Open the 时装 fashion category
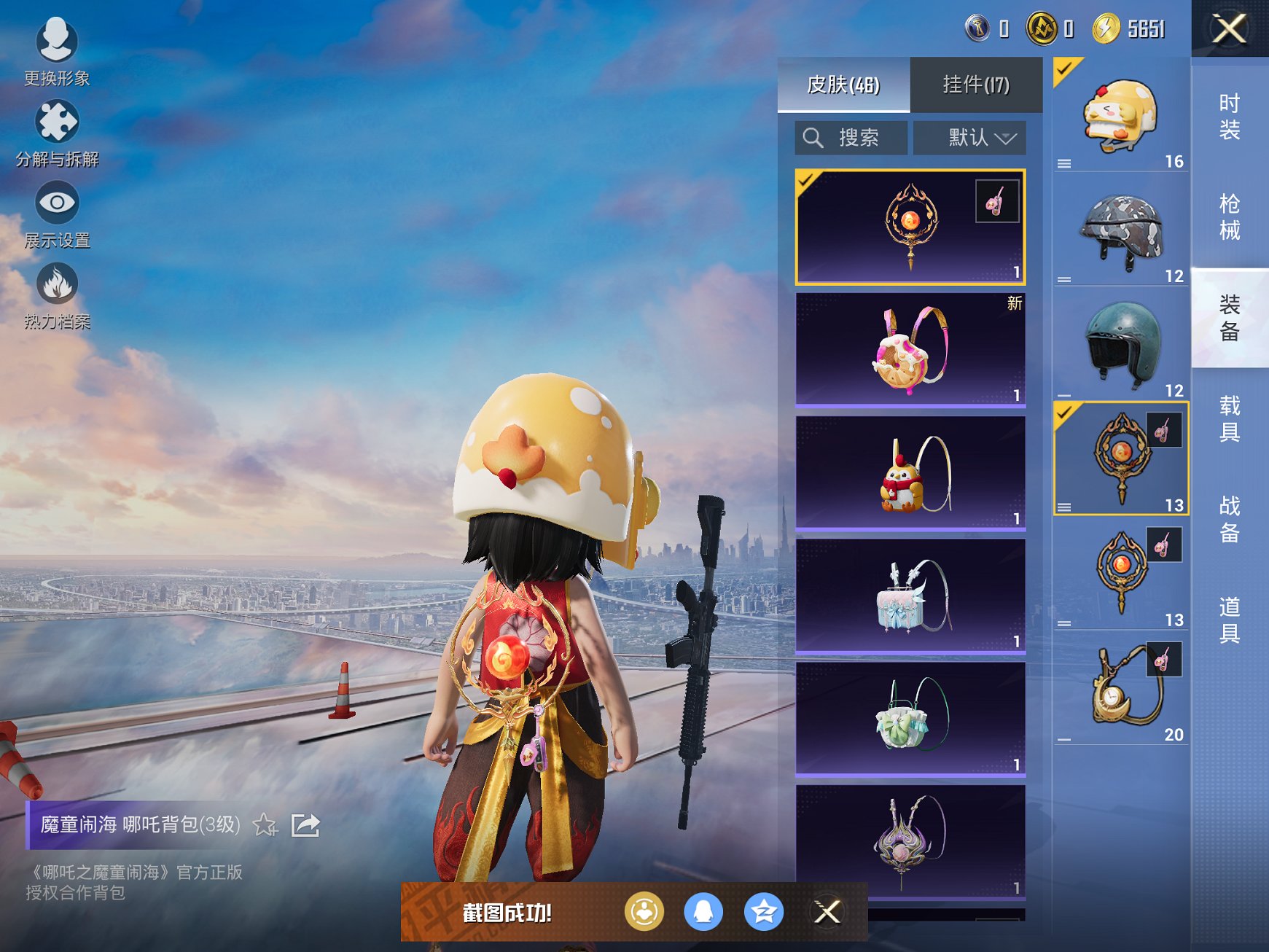The height and width of the screenshot is (952, 1269). click(x=1230, y=117)
